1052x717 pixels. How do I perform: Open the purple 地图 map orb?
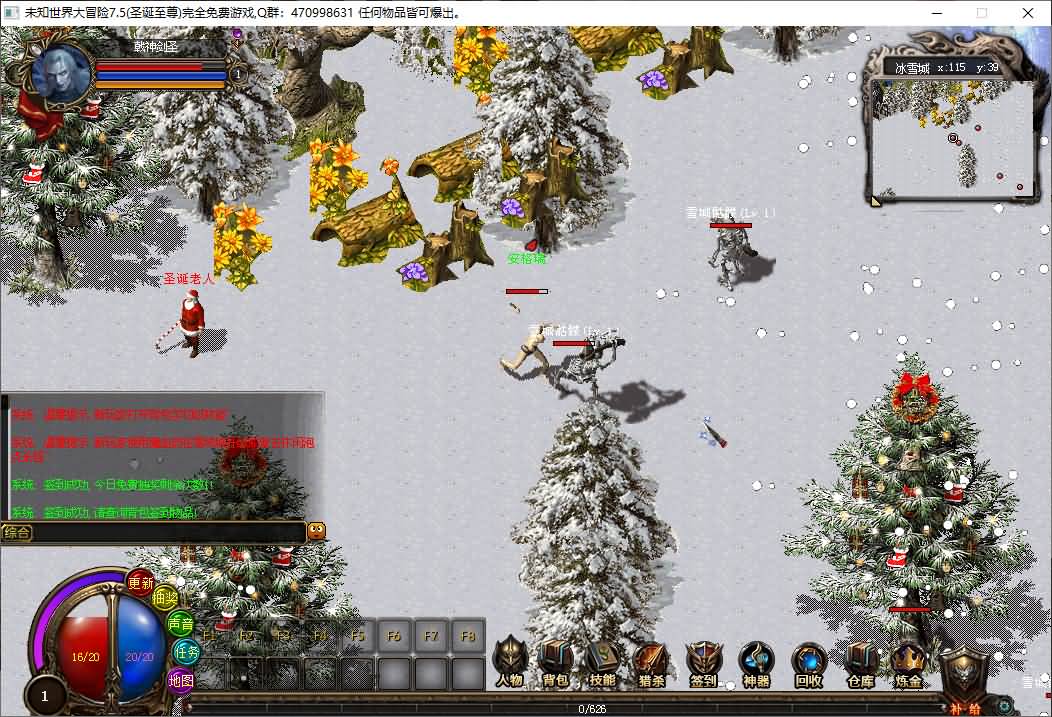(x=180, y=680)
